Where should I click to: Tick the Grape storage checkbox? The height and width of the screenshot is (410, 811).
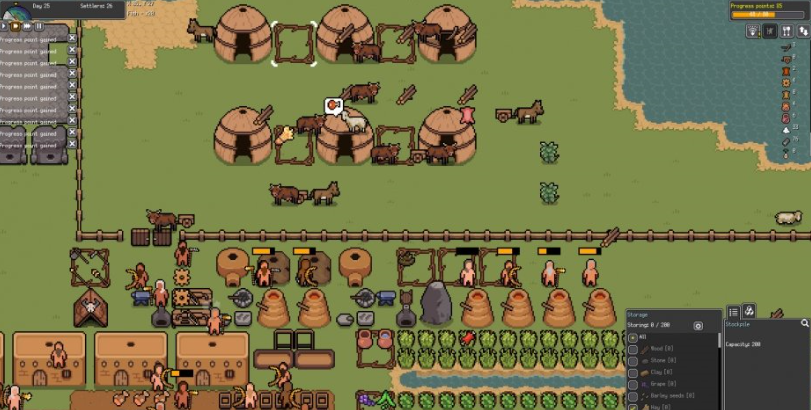click(632, 384)
